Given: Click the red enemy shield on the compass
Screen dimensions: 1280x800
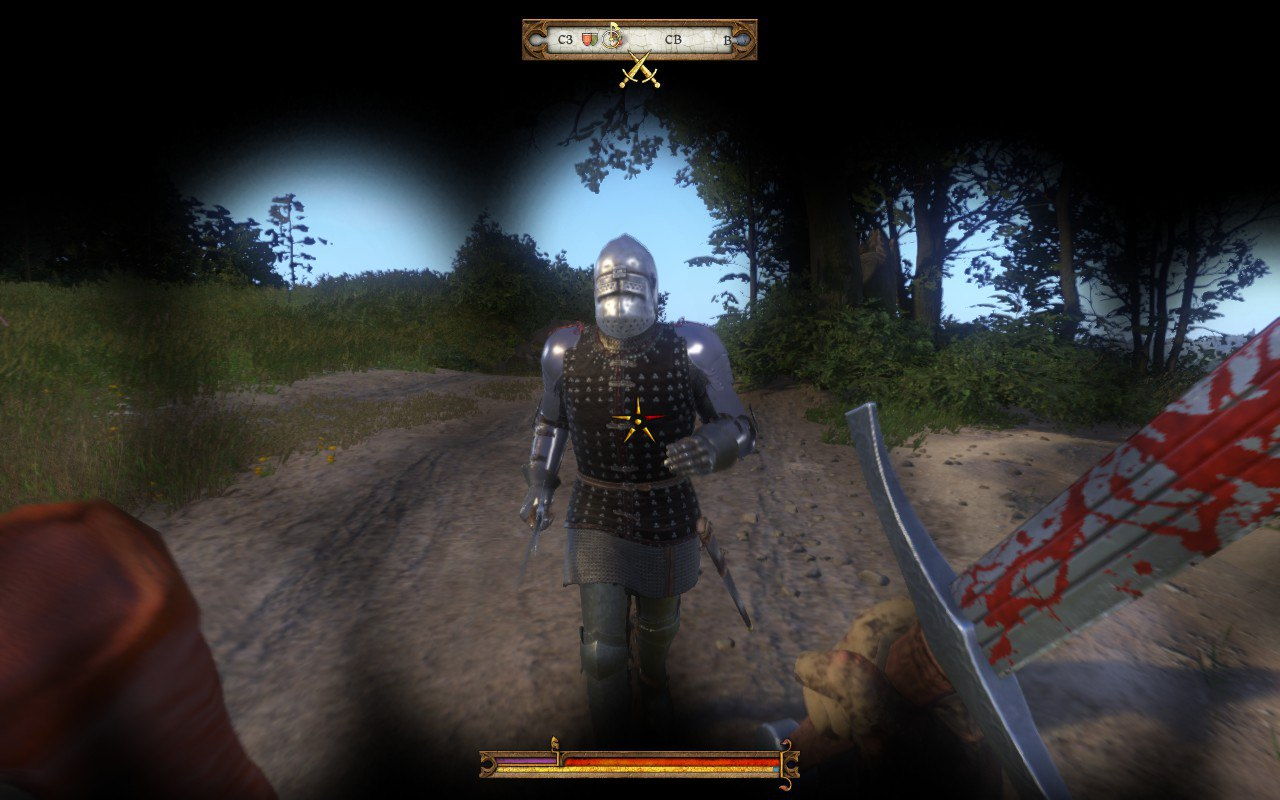Looking at the screenshot, I should click(585, 39).
